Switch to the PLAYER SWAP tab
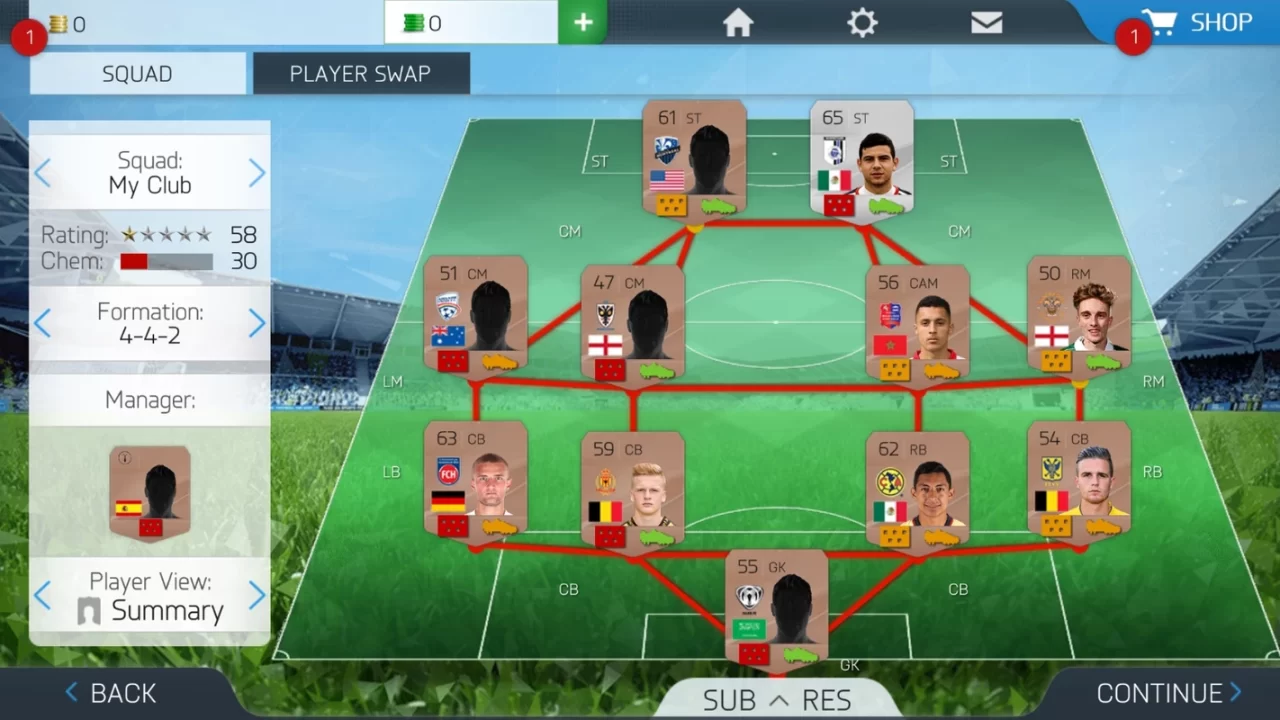 [361, 73]
